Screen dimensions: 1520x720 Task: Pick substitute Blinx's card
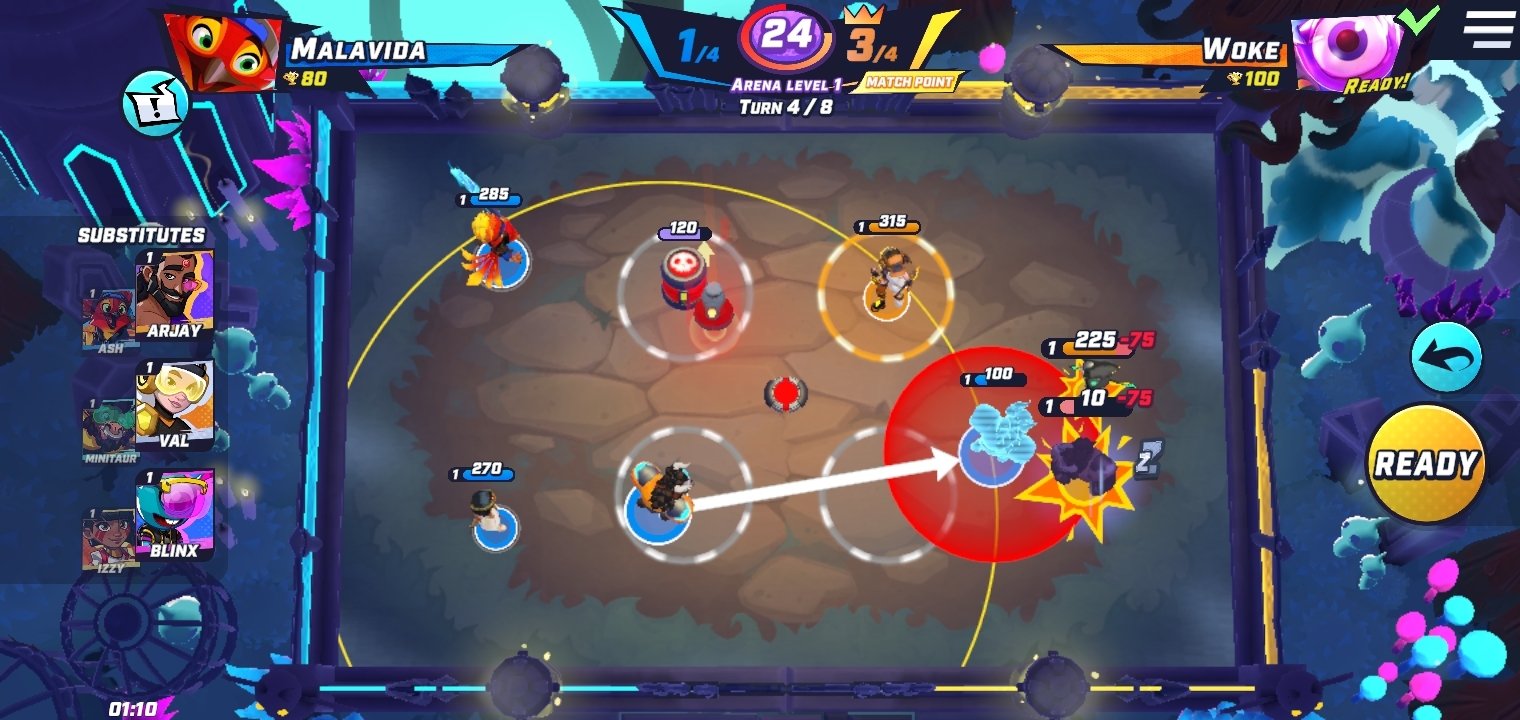click(x=174, y=515)
